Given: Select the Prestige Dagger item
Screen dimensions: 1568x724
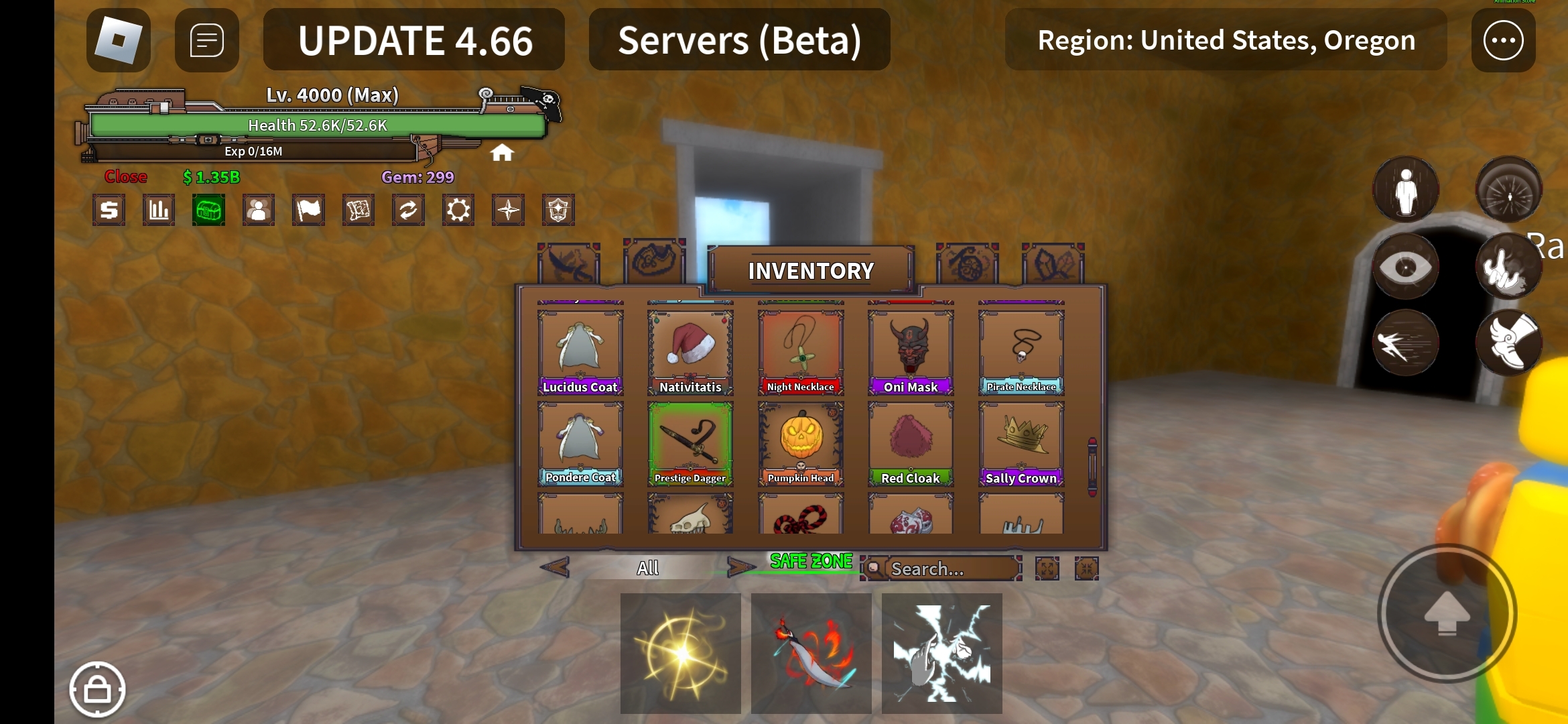Looking at the screenshot, I should tap(690, 444).
